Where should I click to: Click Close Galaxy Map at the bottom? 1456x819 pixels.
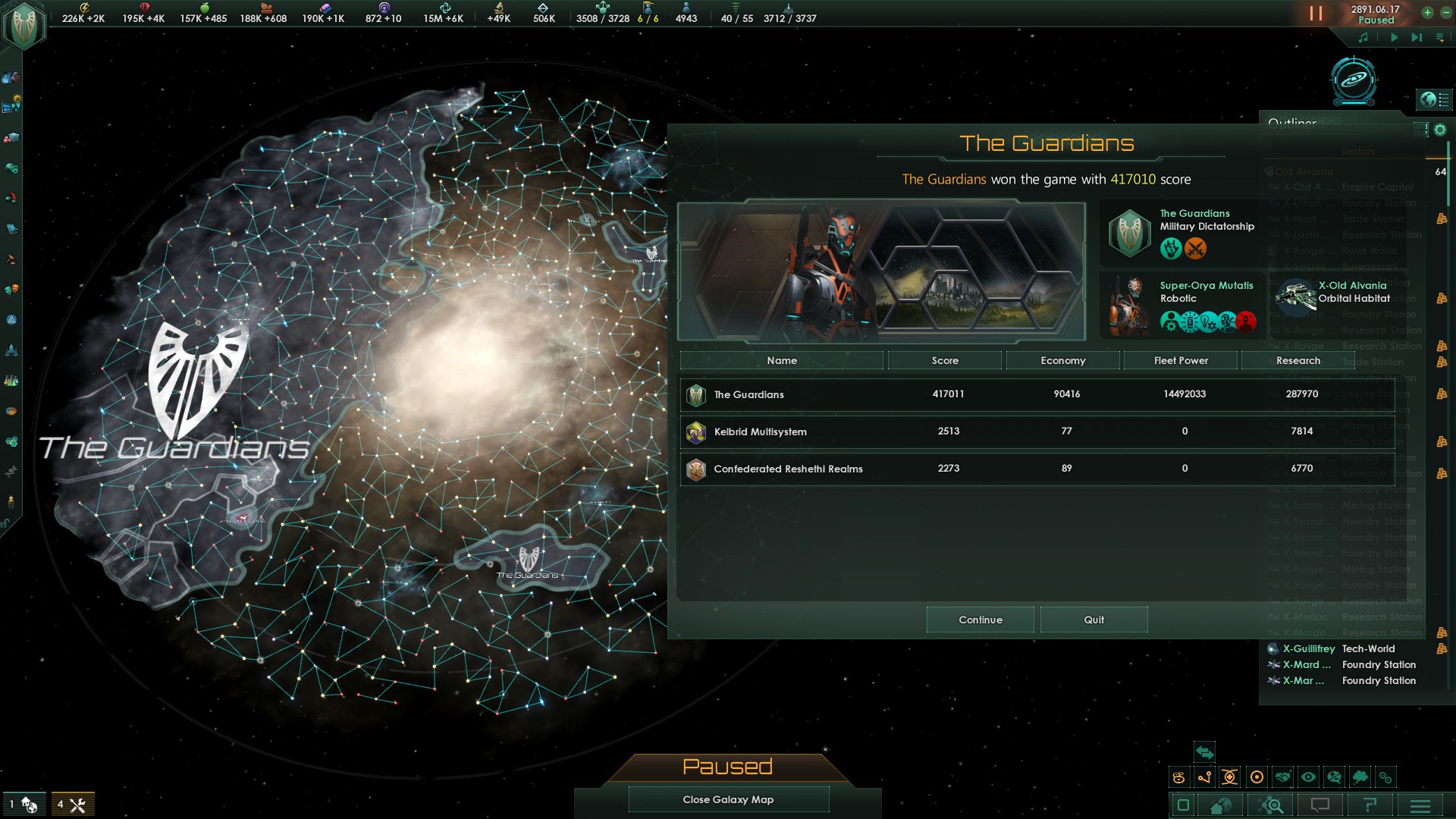pos(727,799)
